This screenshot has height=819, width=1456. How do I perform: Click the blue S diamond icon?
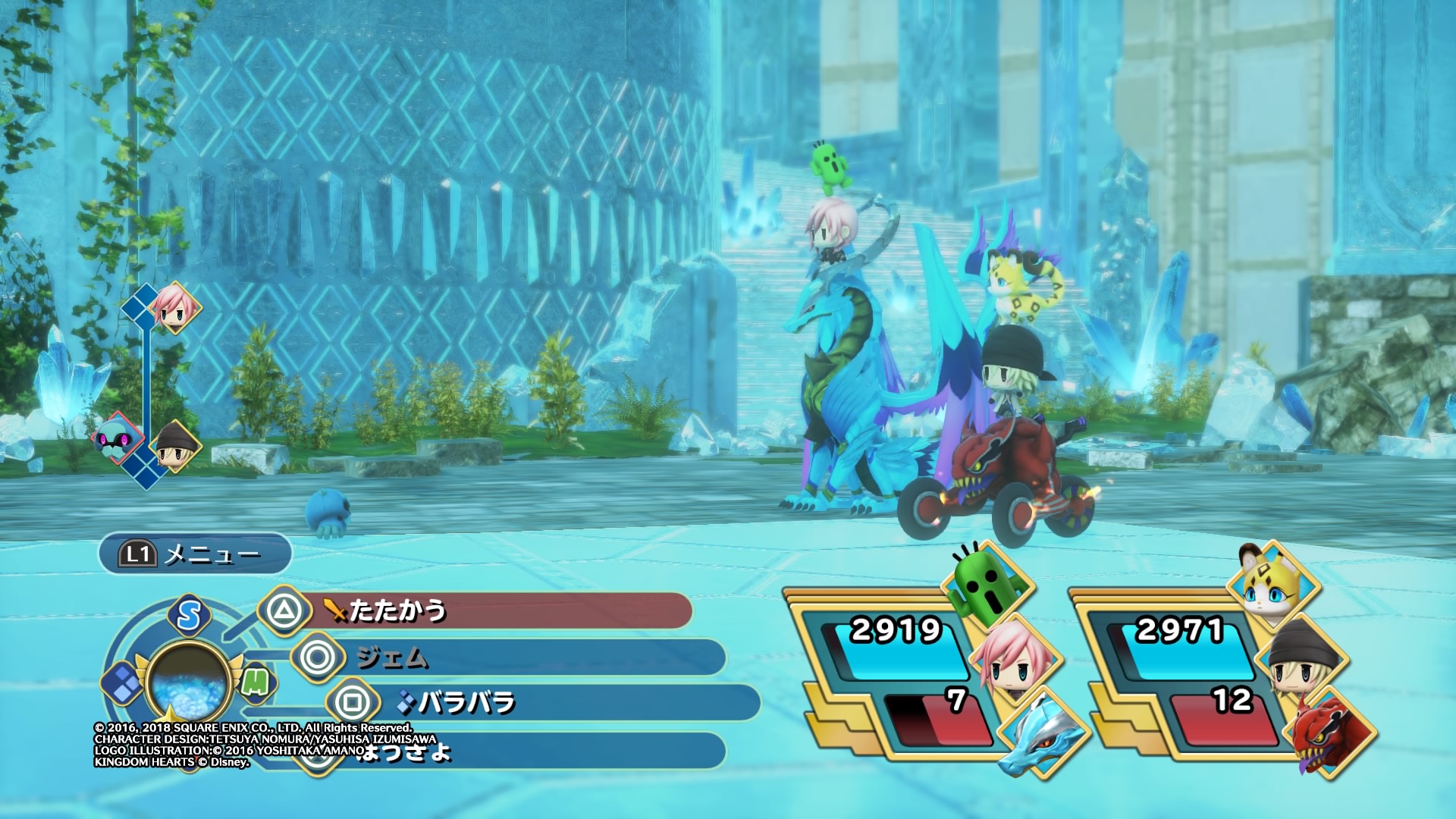tap(189, 616)
